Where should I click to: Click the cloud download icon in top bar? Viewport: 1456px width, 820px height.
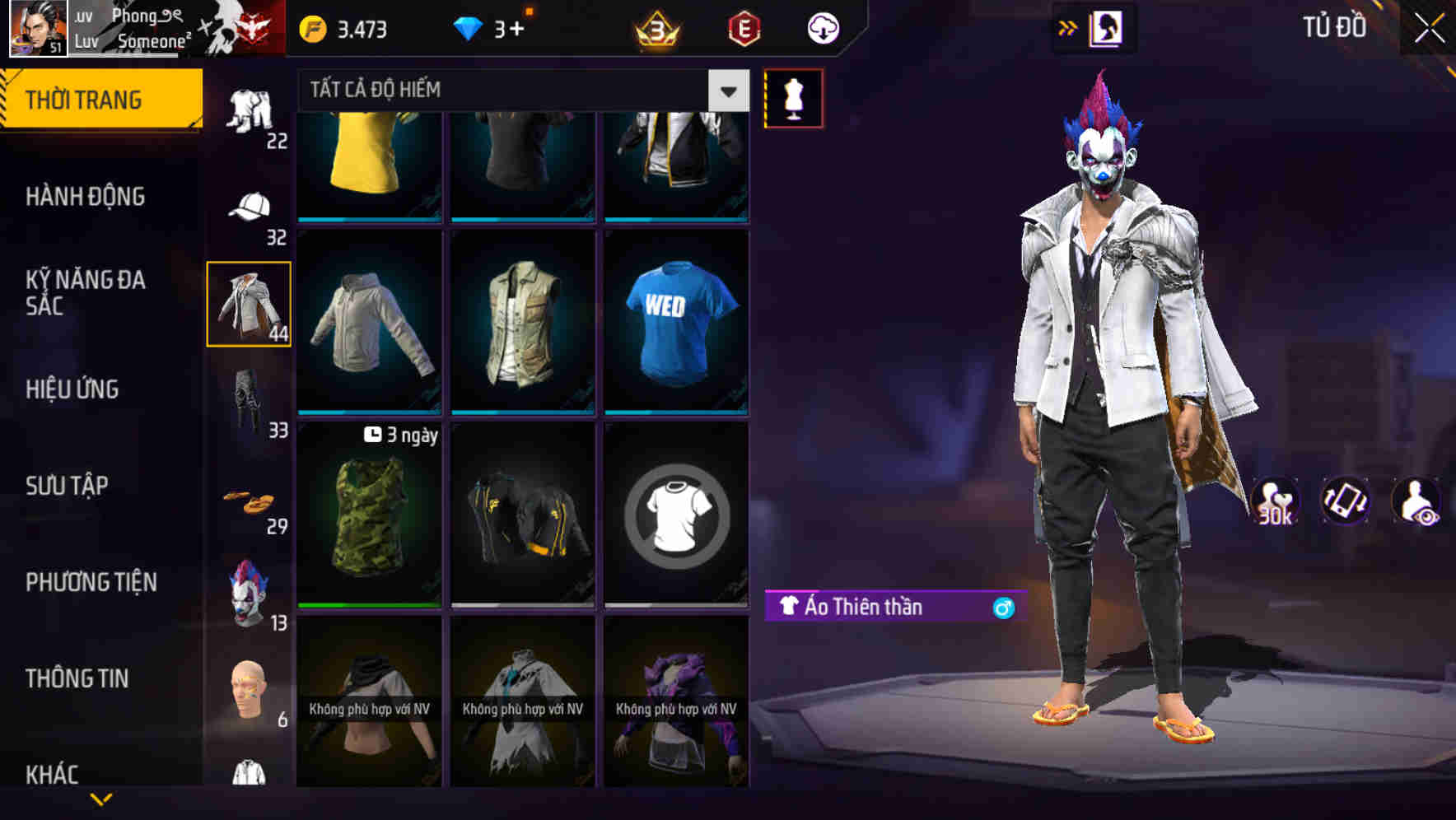(821, 27)
